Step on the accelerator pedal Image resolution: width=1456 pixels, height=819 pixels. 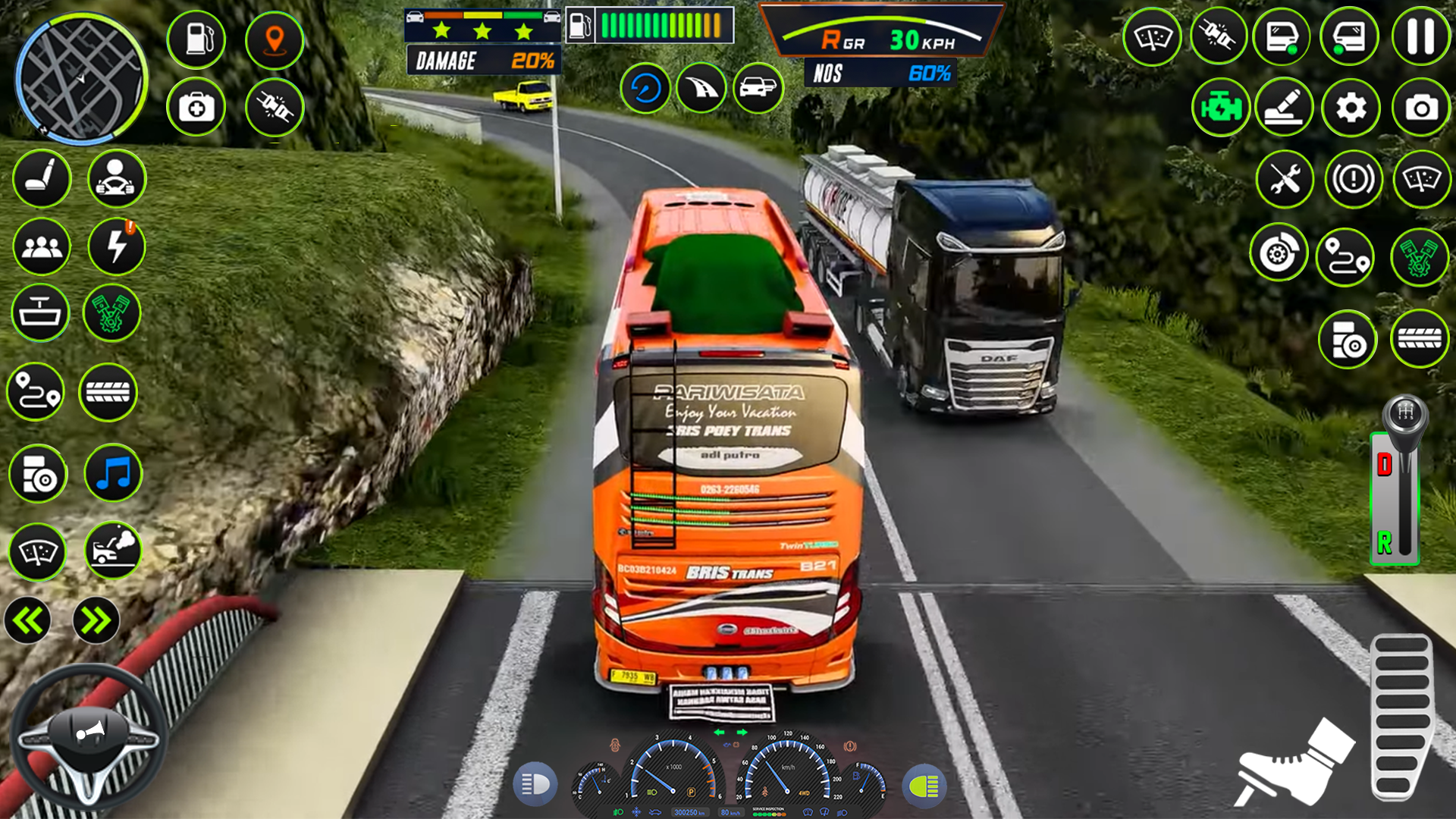(x=1401, y=717)
